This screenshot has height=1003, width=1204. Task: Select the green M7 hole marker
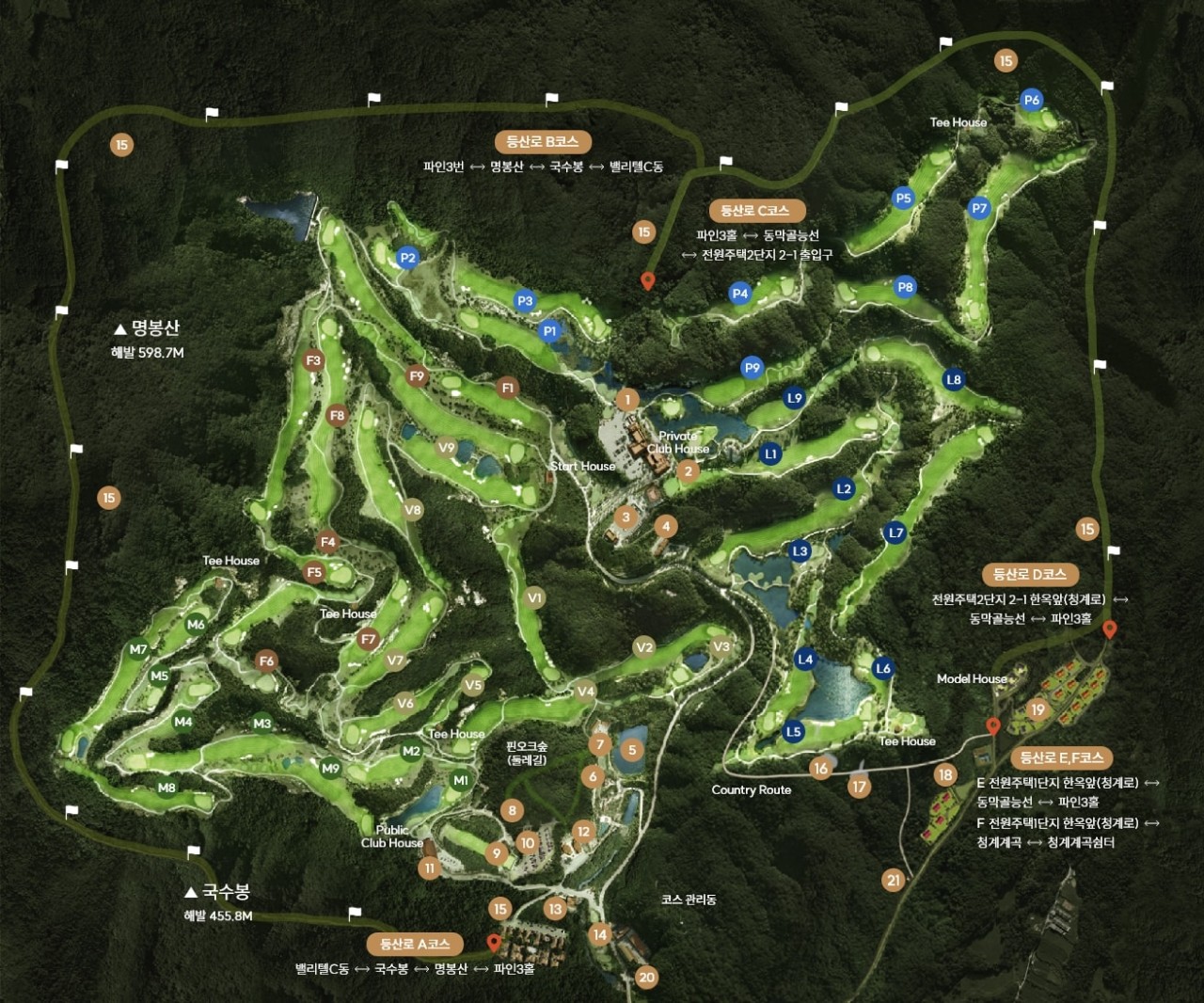(138, 649)
